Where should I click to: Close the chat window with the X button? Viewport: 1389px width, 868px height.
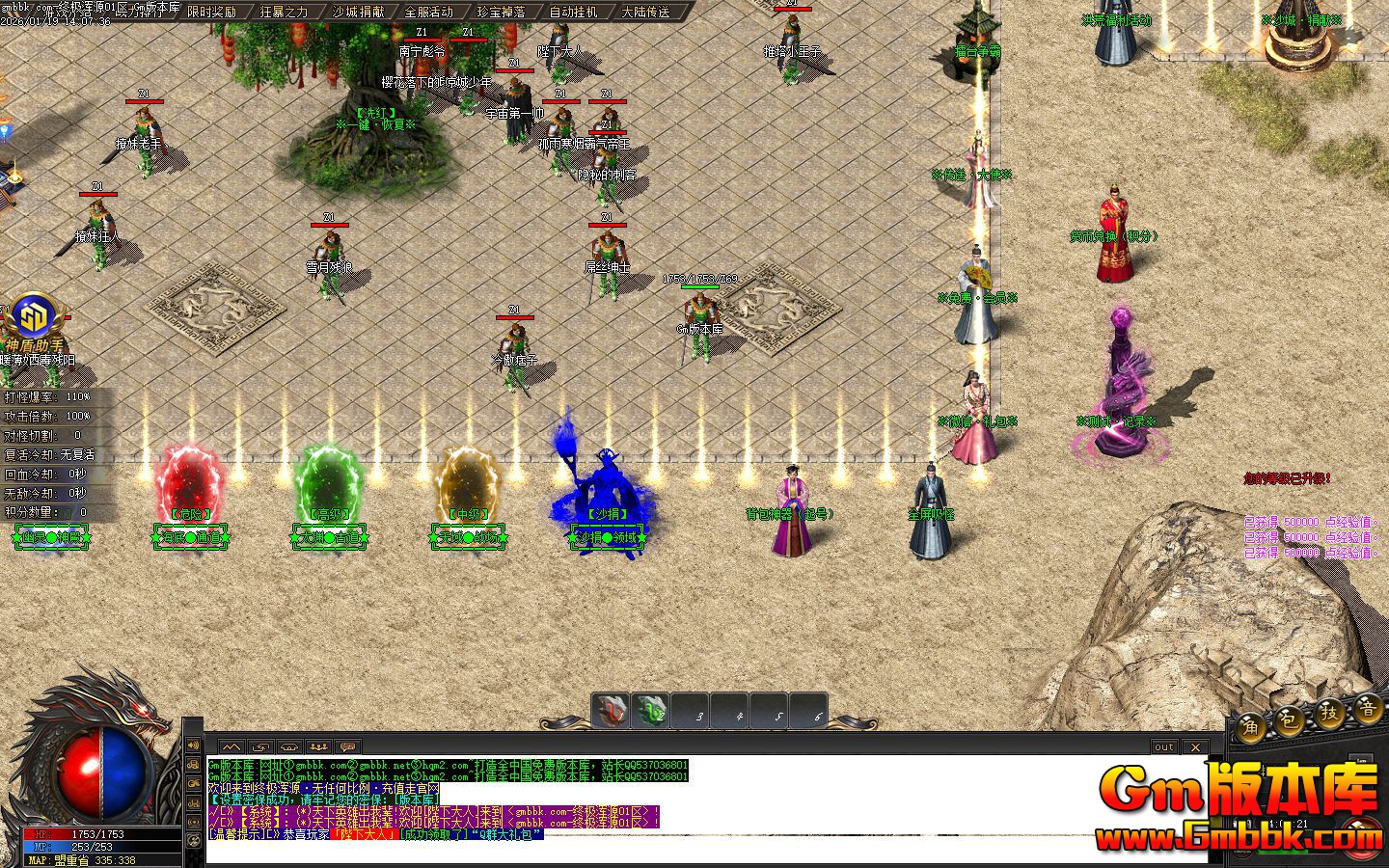click(1195, 746)
